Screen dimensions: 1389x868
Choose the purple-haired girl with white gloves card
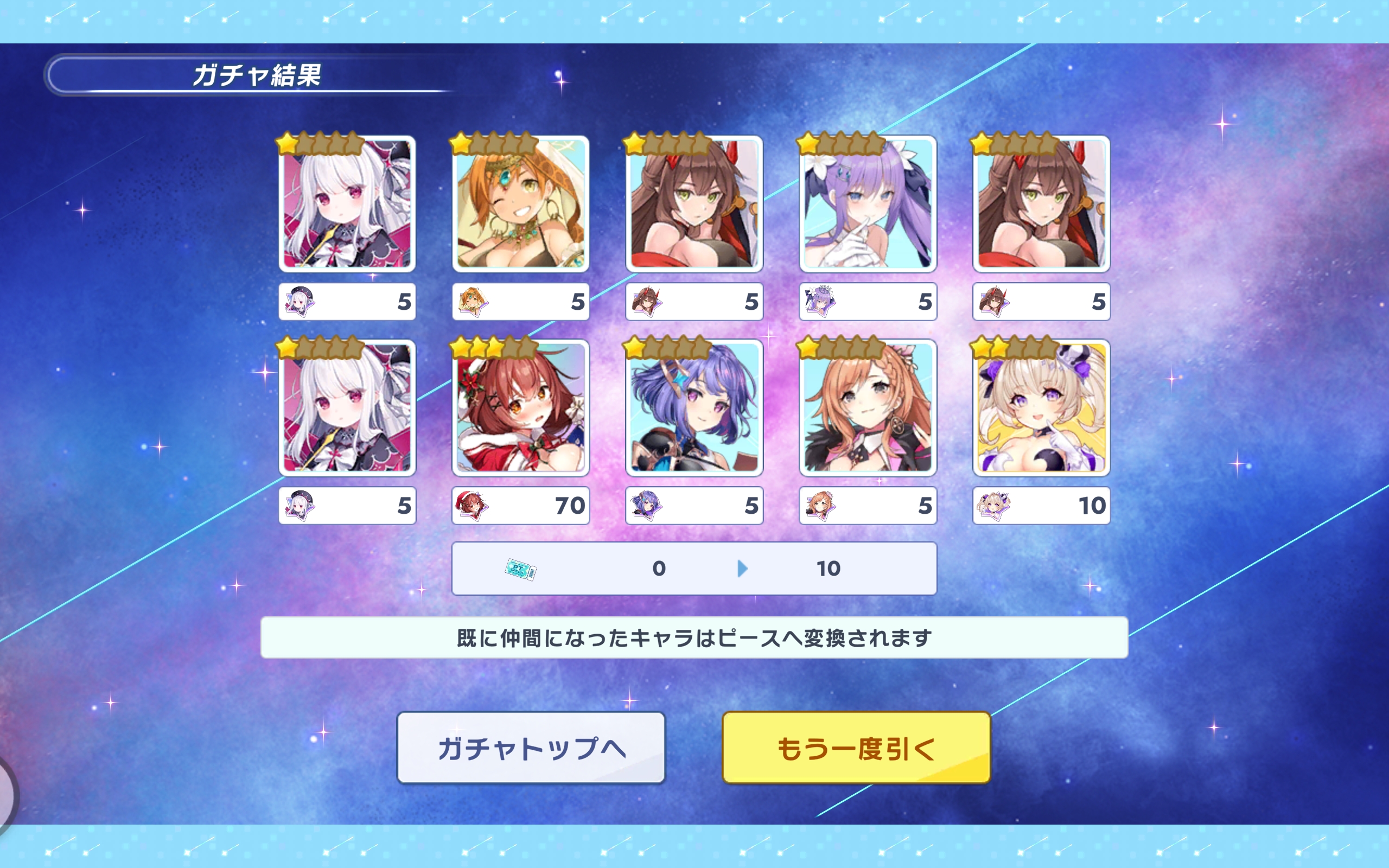tap(867, 205)
